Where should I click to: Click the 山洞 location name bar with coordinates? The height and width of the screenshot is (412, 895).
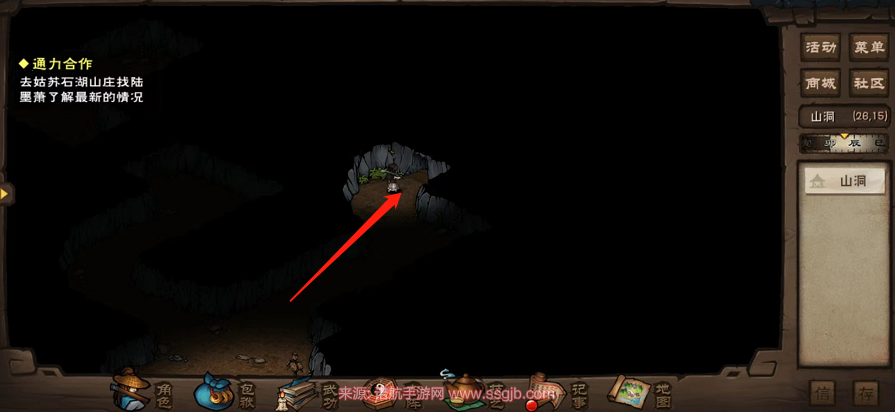click(x=845, y=117)
